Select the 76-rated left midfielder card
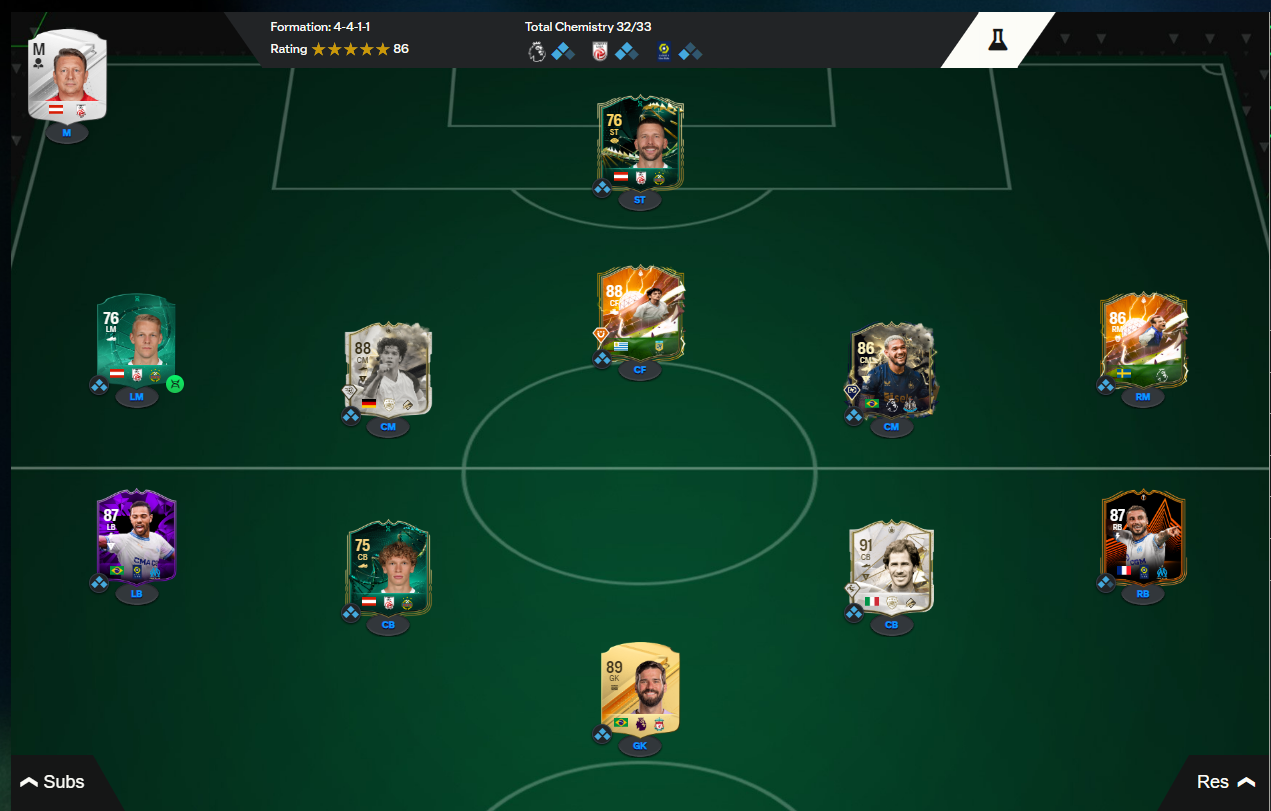 pos(138,341)
